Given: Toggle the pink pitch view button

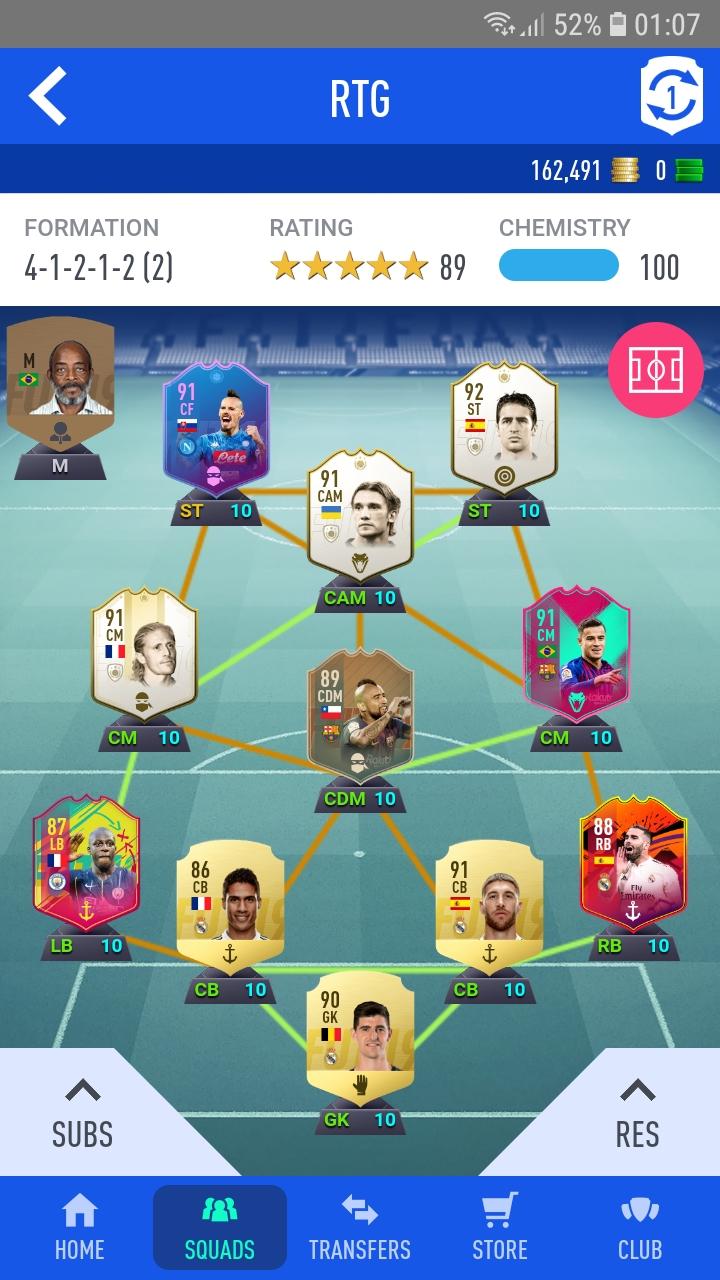Looking at the screenshot, I should click(x=655, y=371).
